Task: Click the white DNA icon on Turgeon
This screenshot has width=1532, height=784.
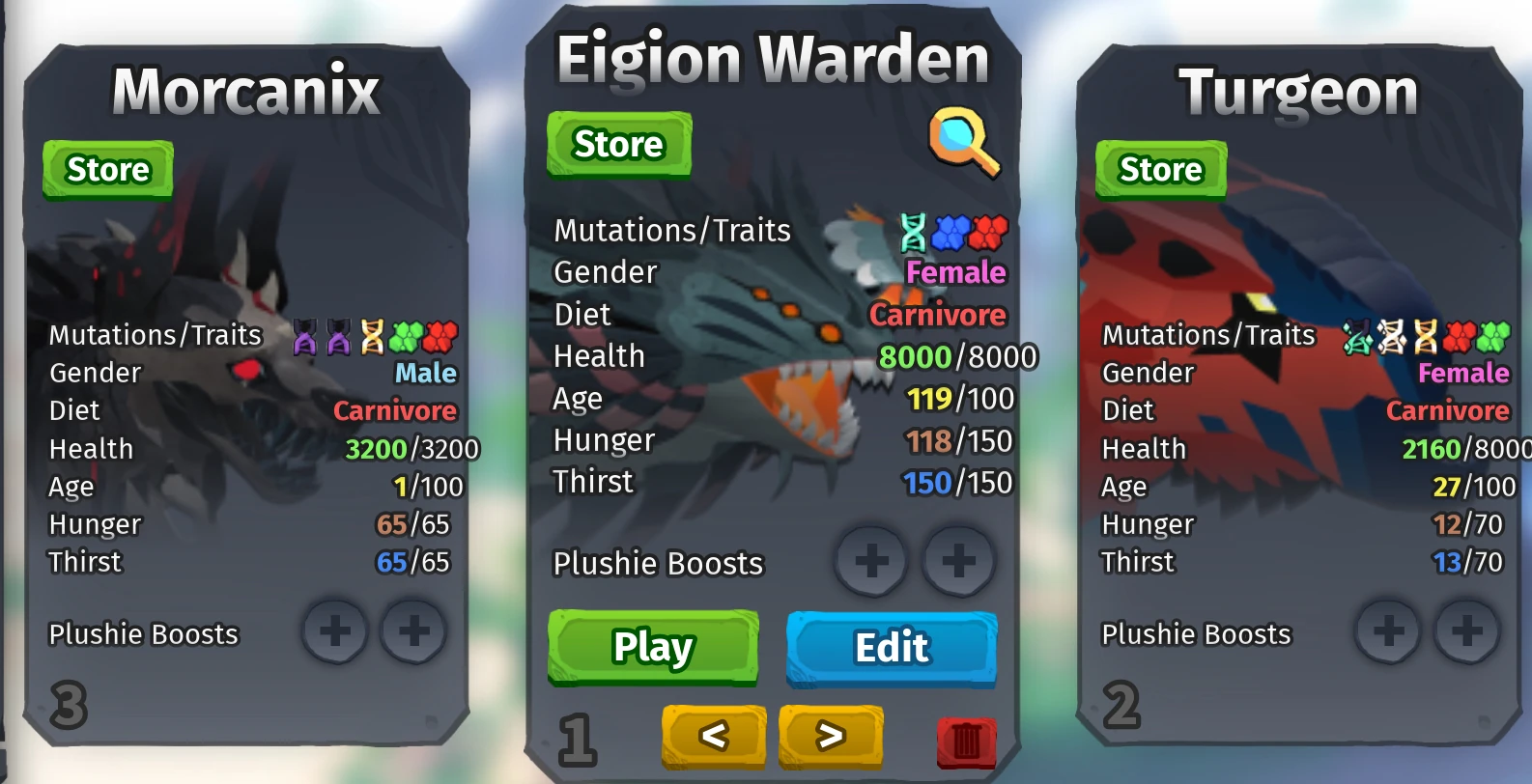Action: 1389,335
